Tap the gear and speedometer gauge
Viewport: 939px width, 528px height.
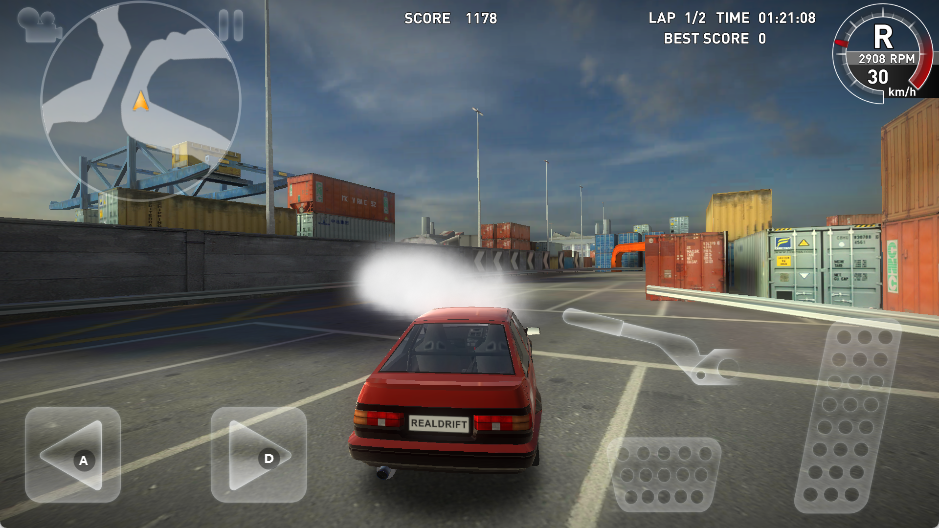878,52
